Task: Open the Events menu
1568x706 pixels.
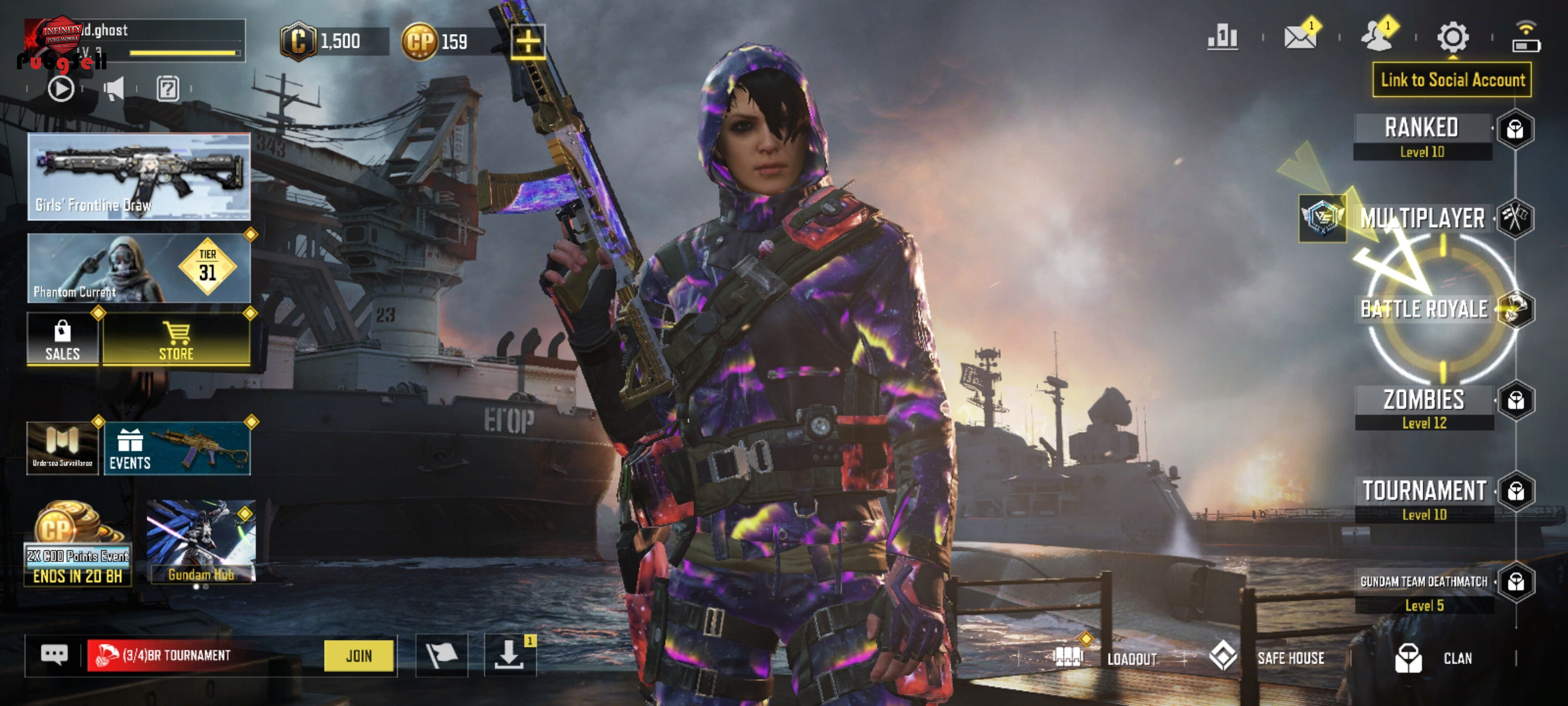Action: click(176, 448)
